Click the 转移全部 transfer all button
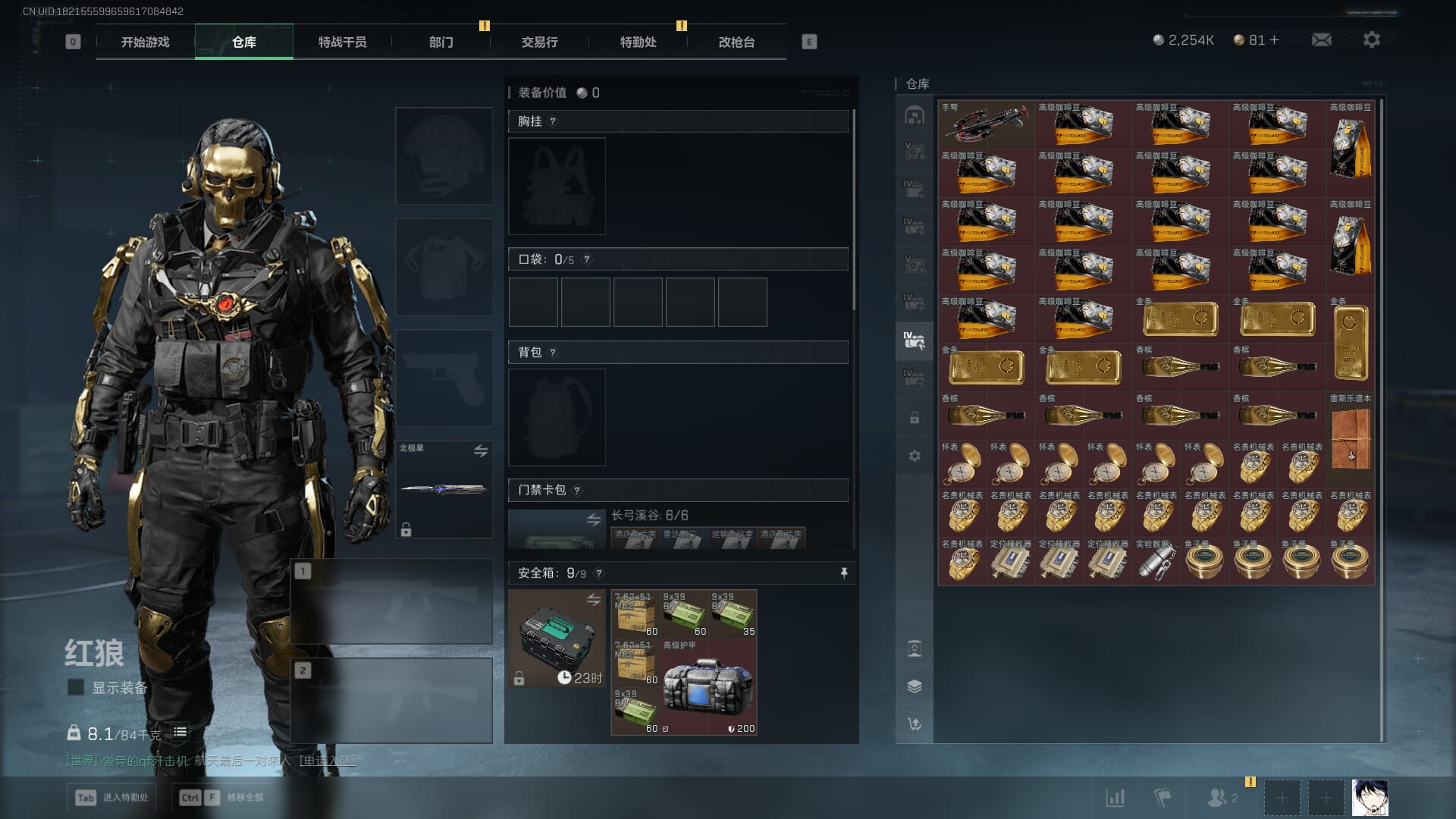Image resolution: width=1456 pixels, height=819 pixels. click(x=221, y=798)
